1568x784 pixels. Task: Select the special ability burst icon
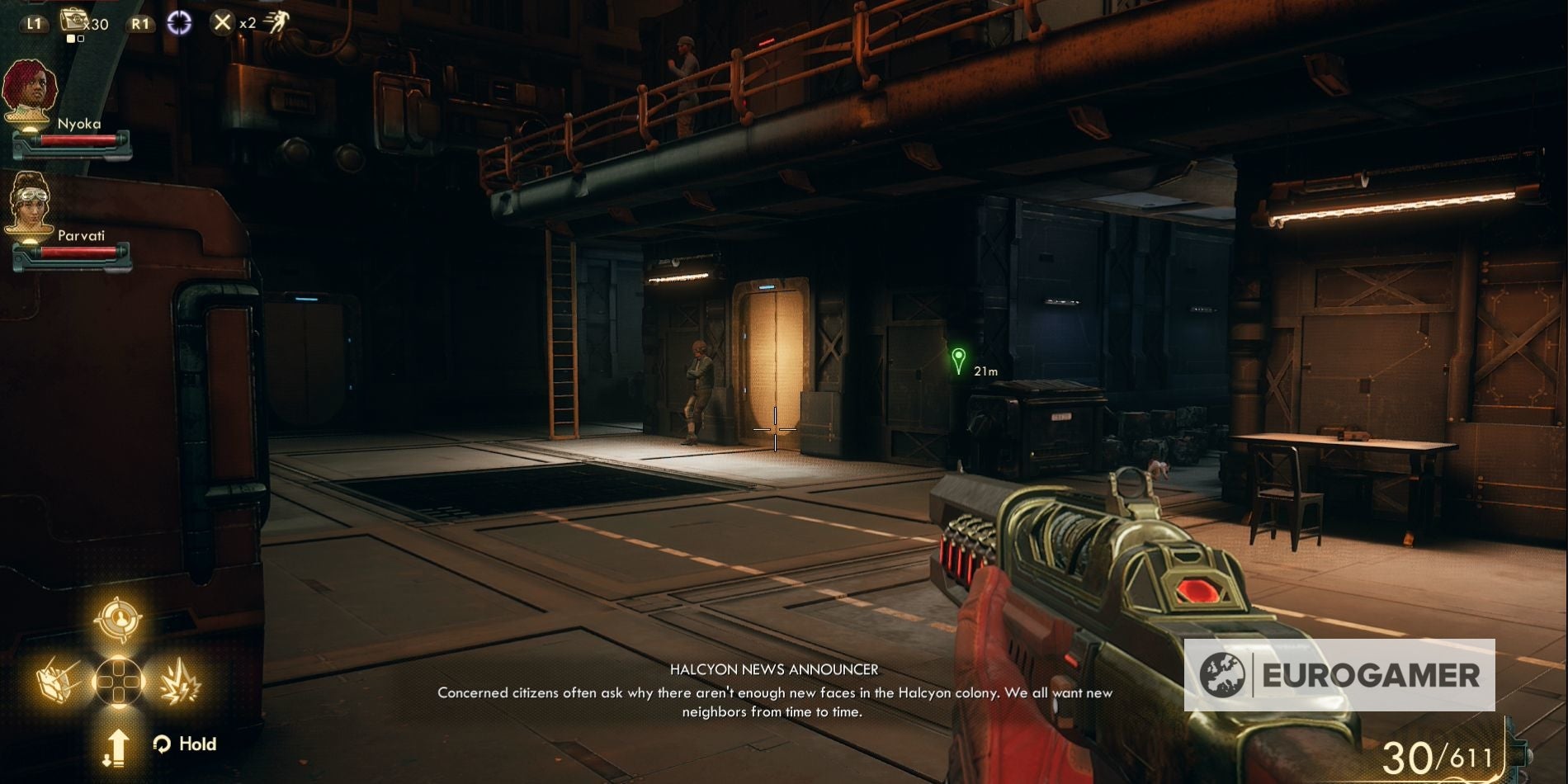coord(181,682)
